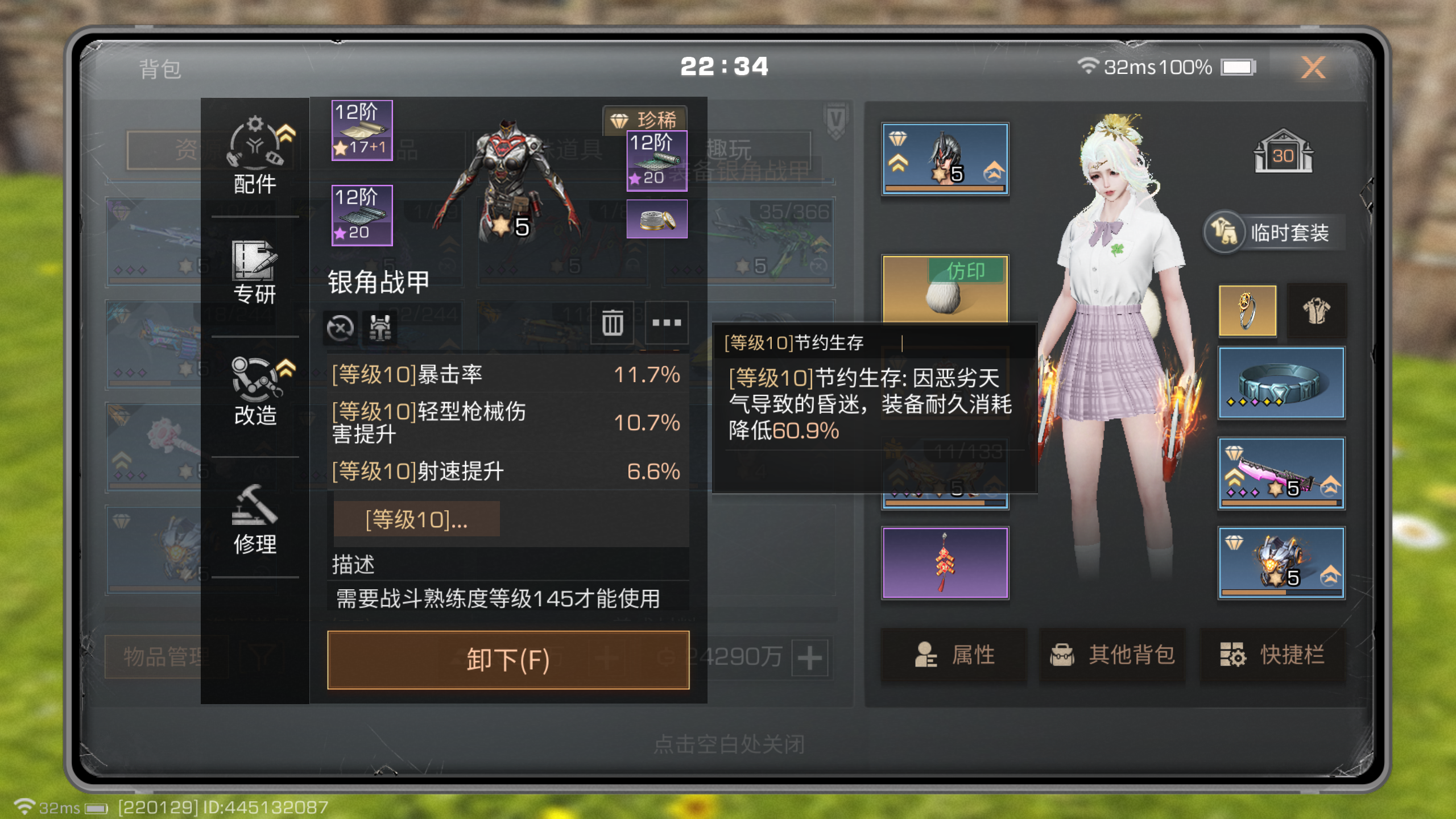This screenshot has height=819, width=1456.
Task: Open more options via the ellipsis icon
Action: tap(667, 322)
